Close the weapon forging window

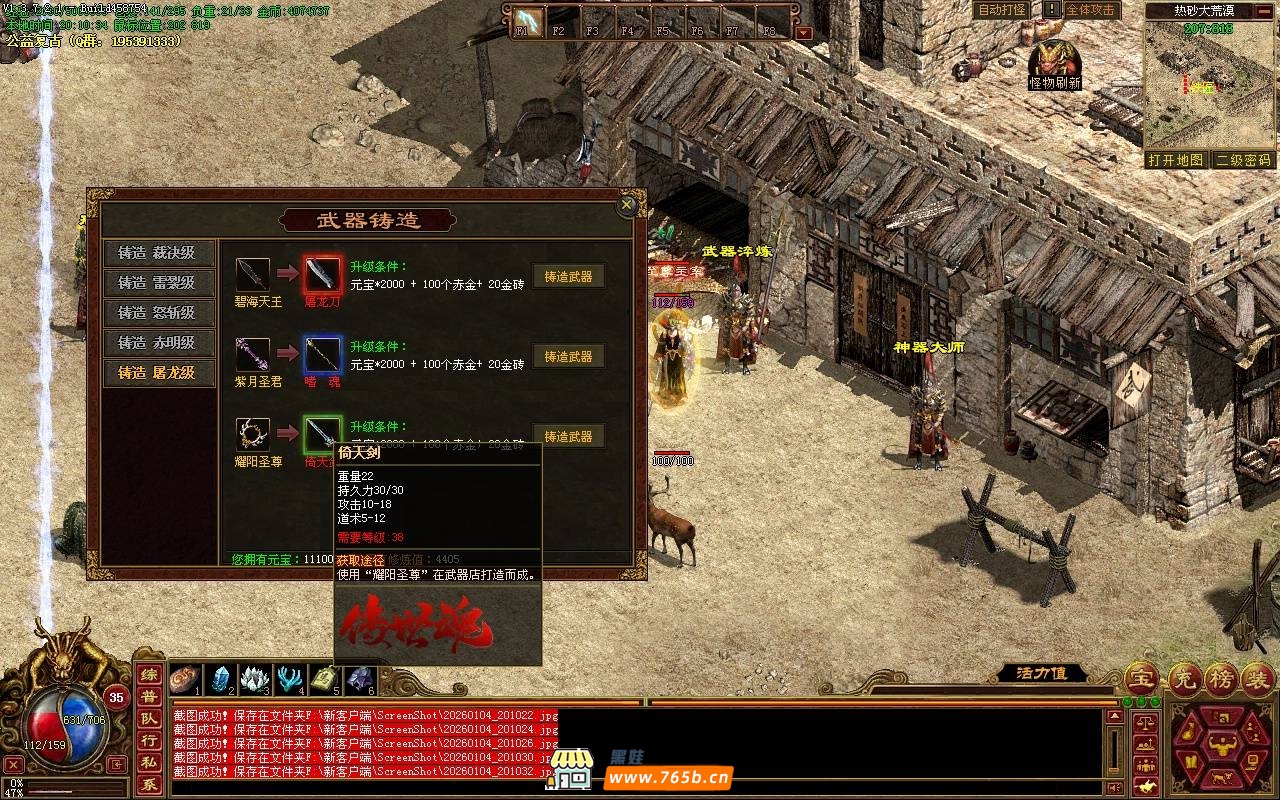(x=627, y=205)
